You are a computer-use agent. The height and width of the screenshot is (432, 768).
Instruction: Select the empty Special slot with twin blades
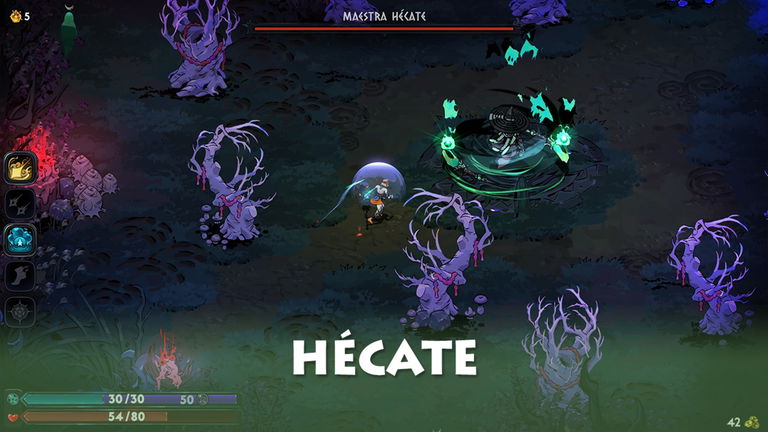coord(21,203)
